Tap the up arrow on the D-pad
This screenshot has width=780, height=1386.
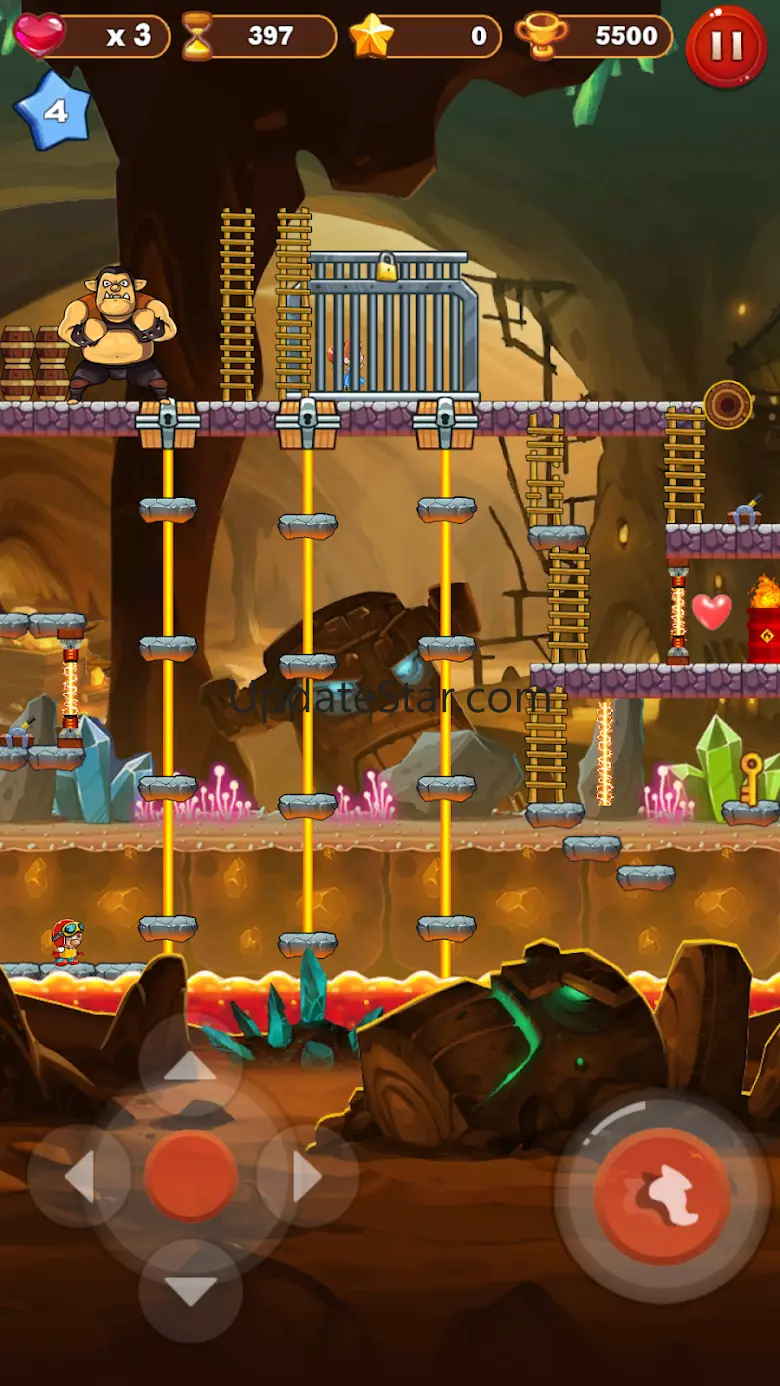coord(190,1067)
